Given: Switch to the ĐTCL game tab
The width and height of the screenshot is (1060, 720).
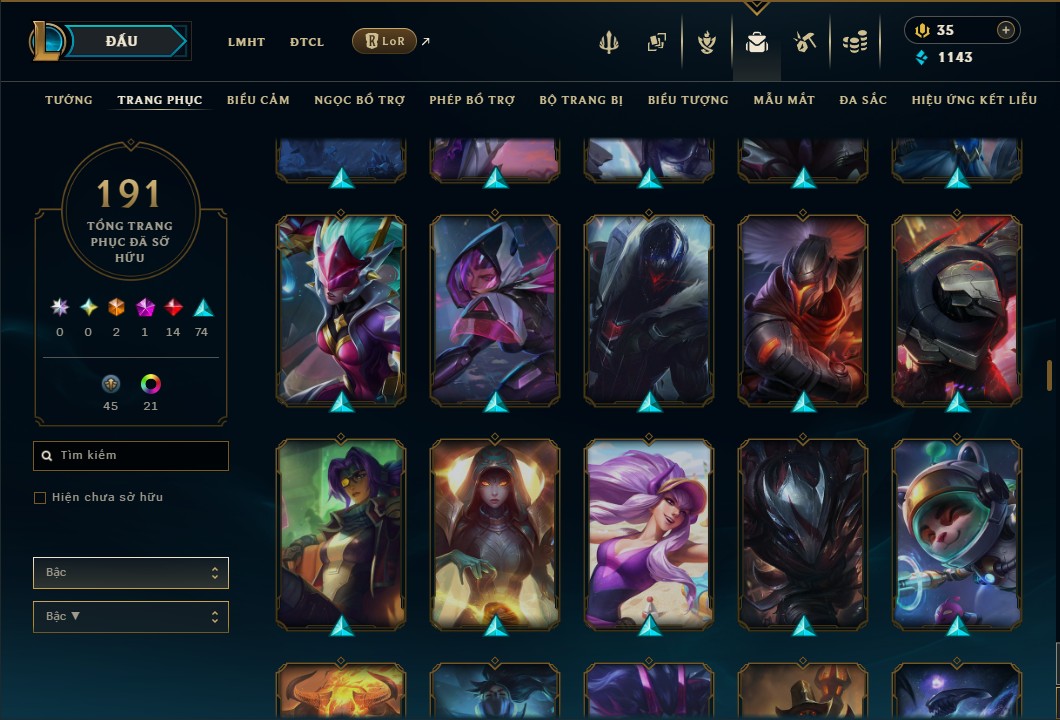Looking at the screenshot, I should tap(307, 42).
